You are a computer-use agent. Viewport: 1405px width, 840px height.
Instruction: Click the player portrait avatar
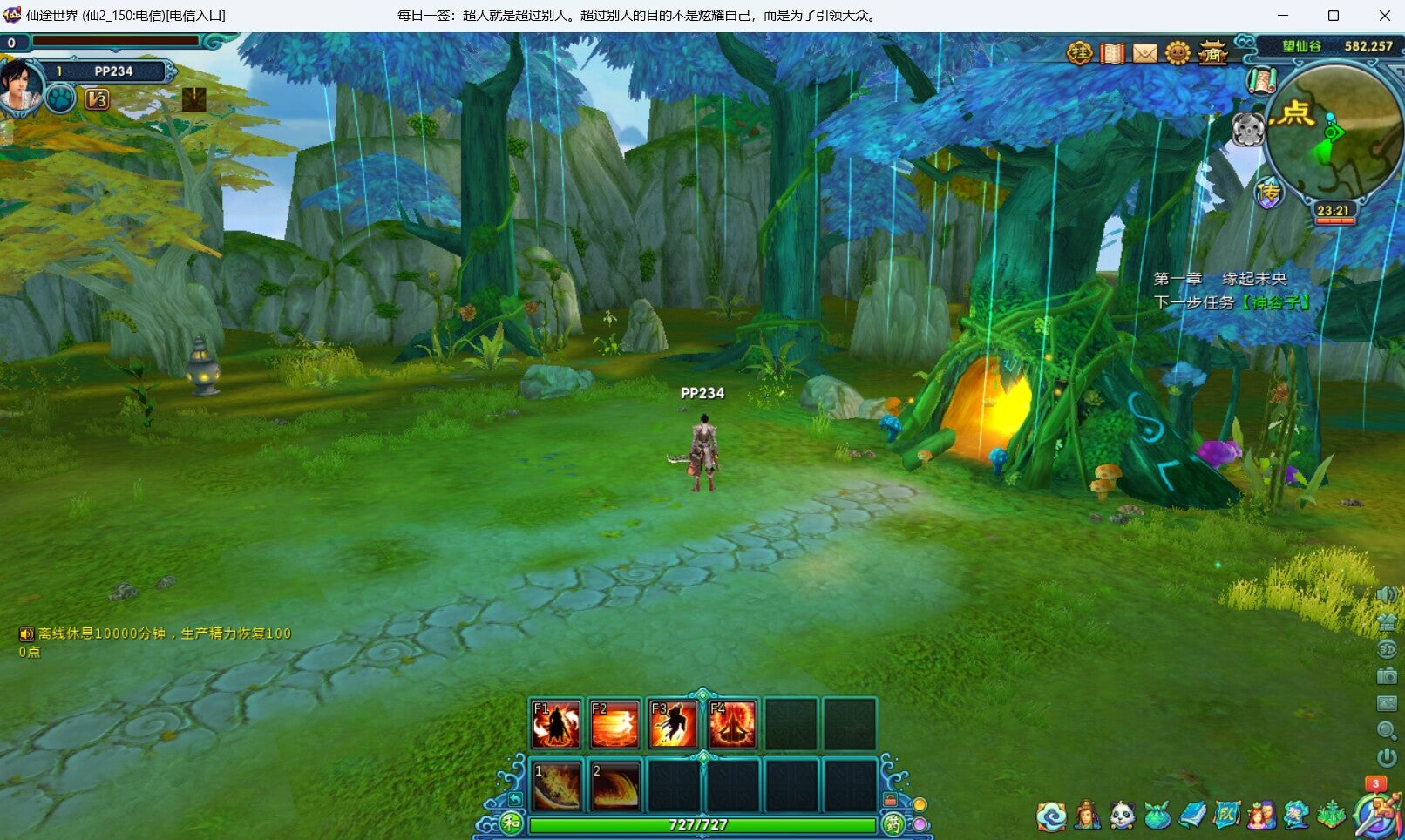[x=19, y=87]
